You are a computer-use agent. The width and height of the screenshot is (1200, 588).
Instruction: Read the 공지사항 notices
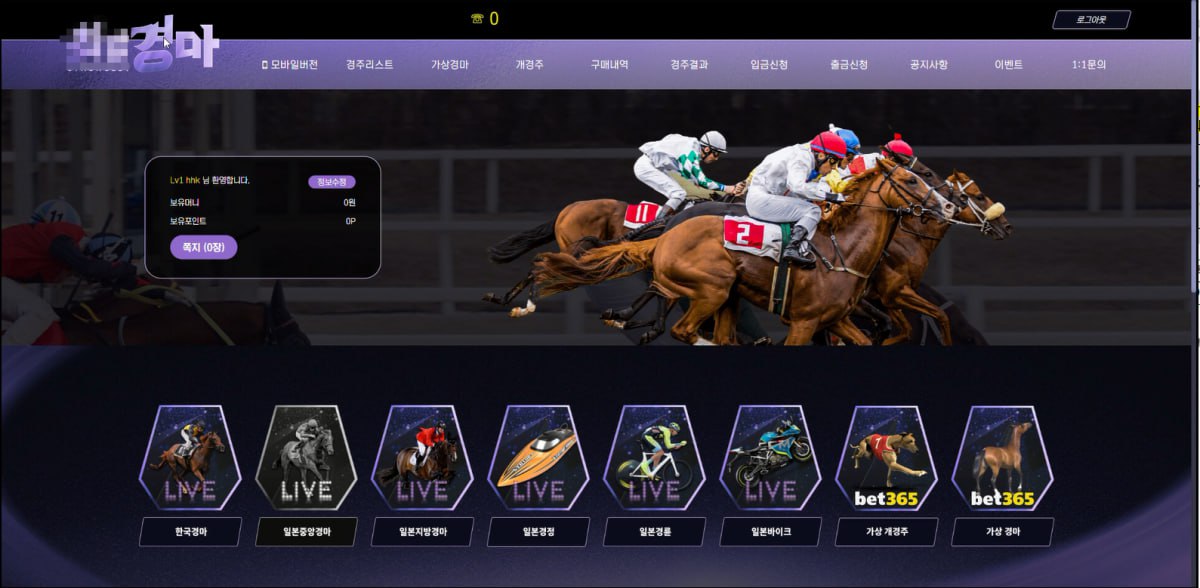pyautogui.click(x=928, y=65)
